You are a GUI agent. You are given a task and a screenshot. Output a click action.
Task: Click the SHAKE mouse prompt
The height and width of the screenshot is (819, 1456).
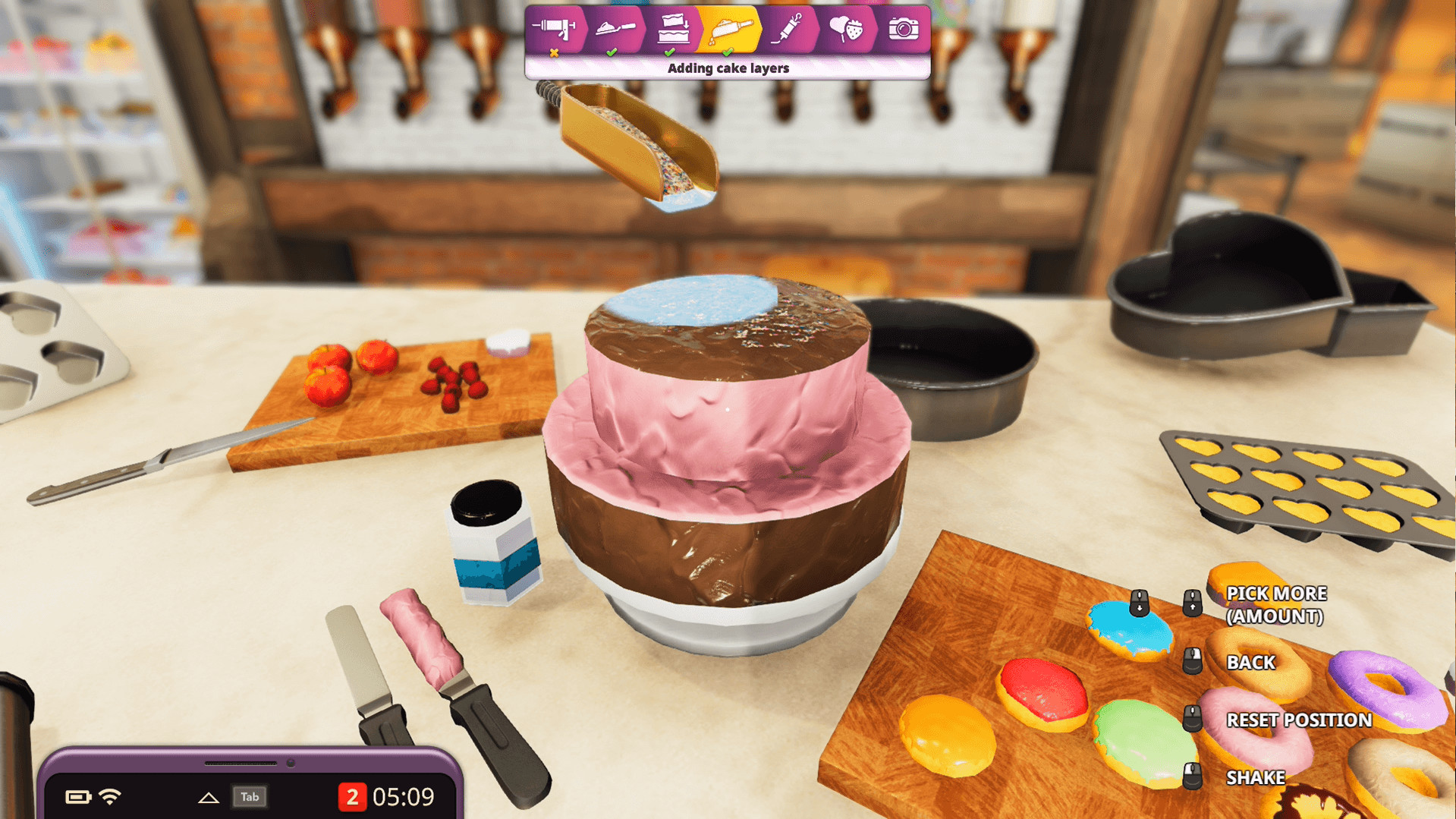pyautogui.click(x=1191, y=776)
